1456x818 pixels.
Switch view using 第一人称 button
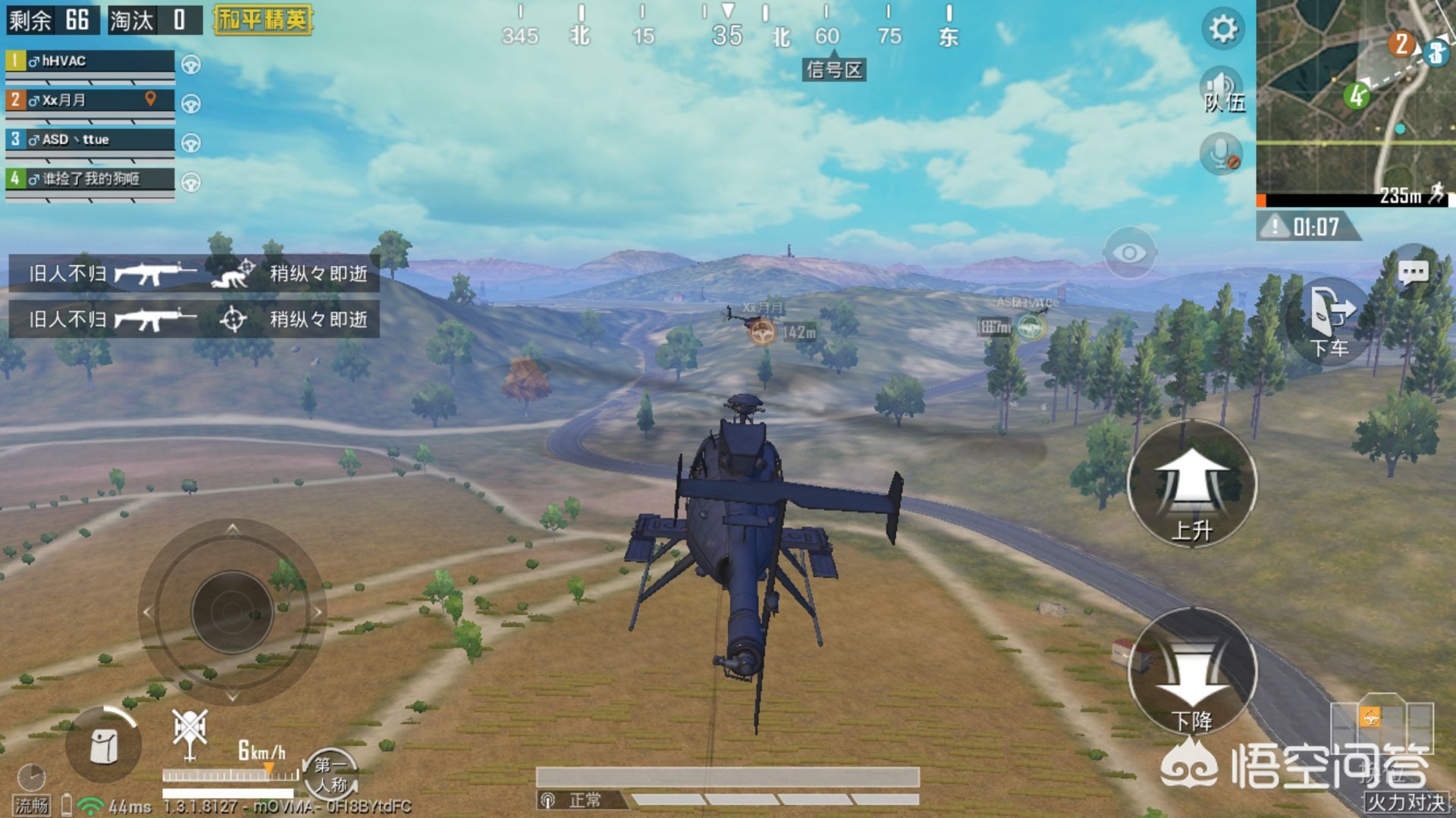pos(331,773)
